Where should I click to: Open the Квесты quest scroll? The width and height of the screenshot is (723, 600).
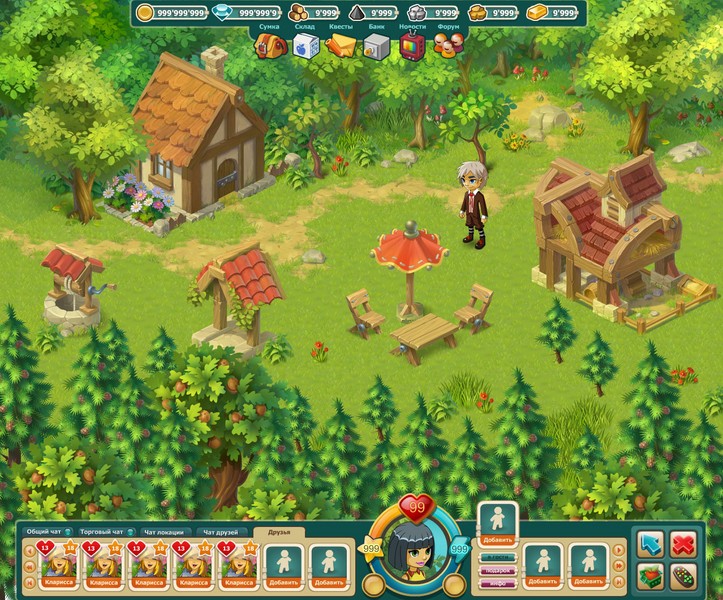340,46
